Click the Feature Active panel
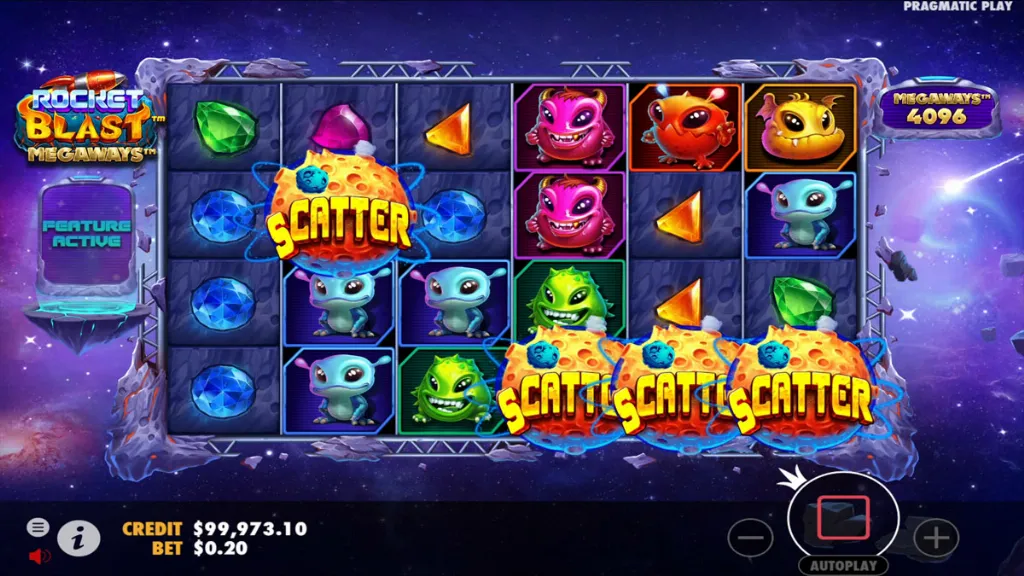The image size is (1024, 576). pos(88,234)
